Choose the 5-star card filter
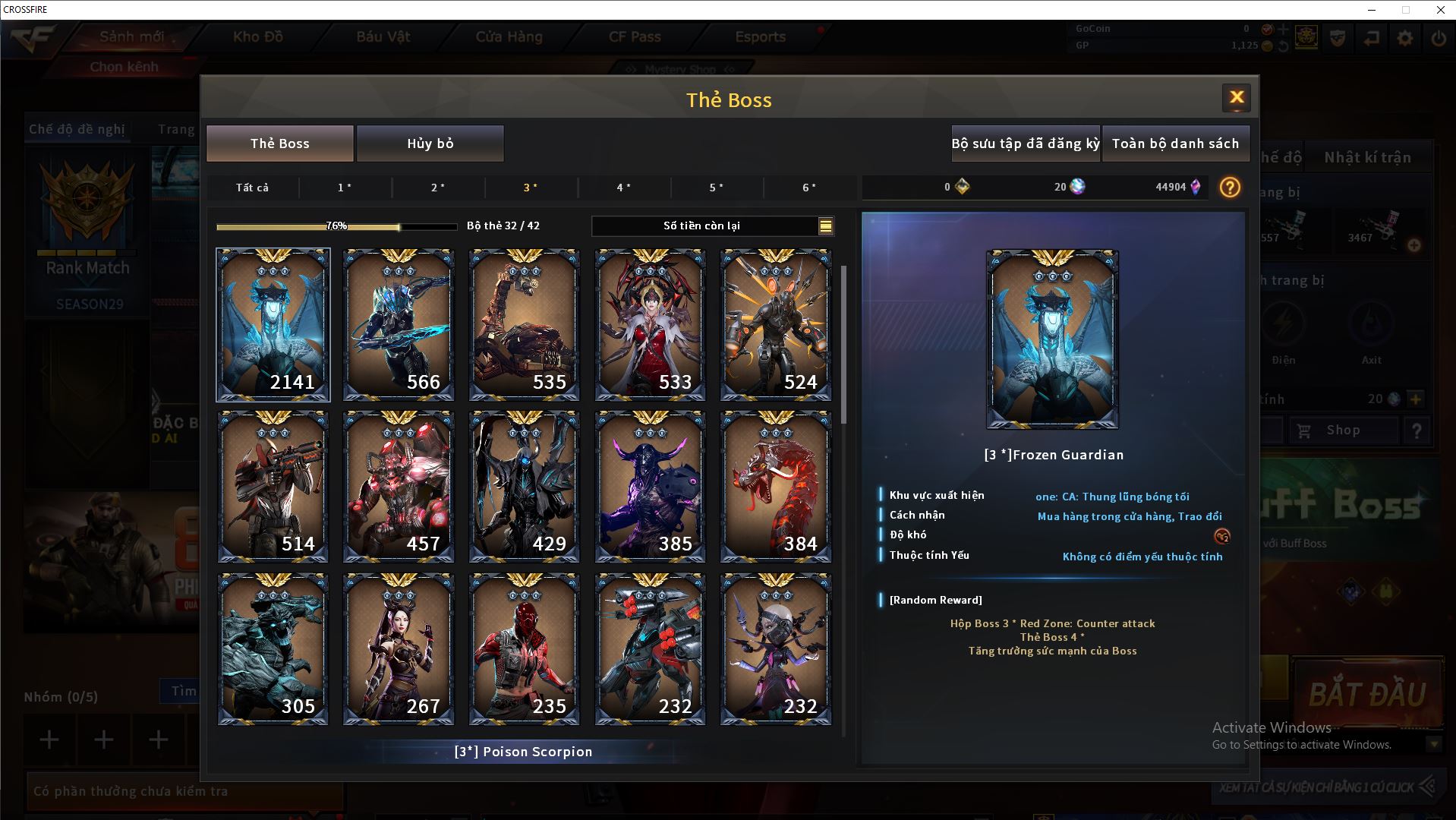Image resolution: width=1456 pixels, height=820 pixels. tap(716, 188)
